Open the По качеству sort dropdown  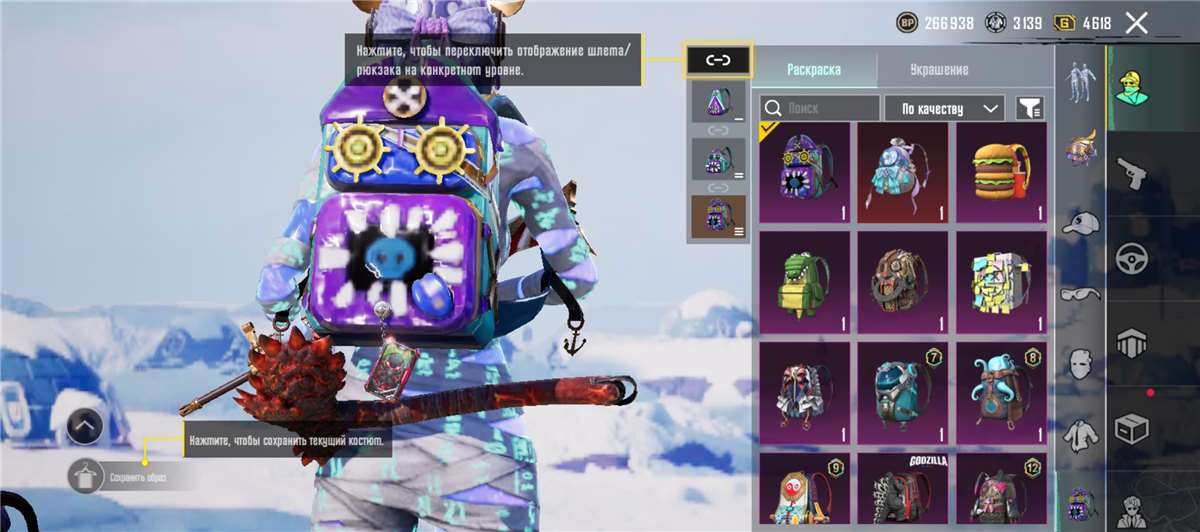pos(945,107)
